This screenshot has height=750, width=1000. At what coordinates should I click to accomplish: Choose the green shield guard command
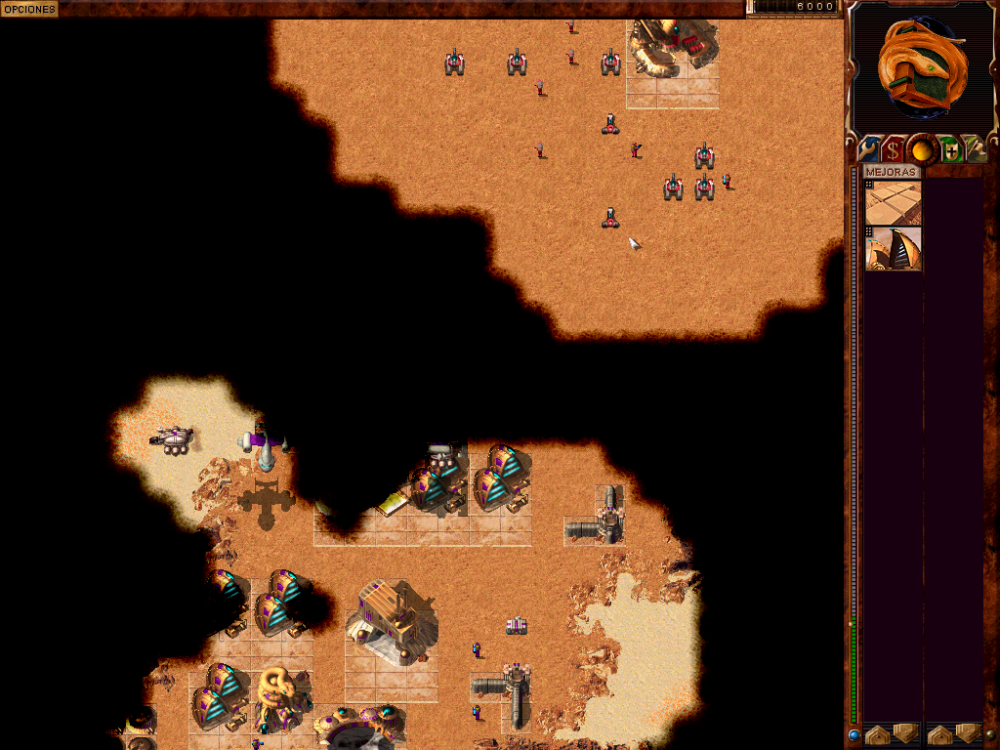(950, 150)
